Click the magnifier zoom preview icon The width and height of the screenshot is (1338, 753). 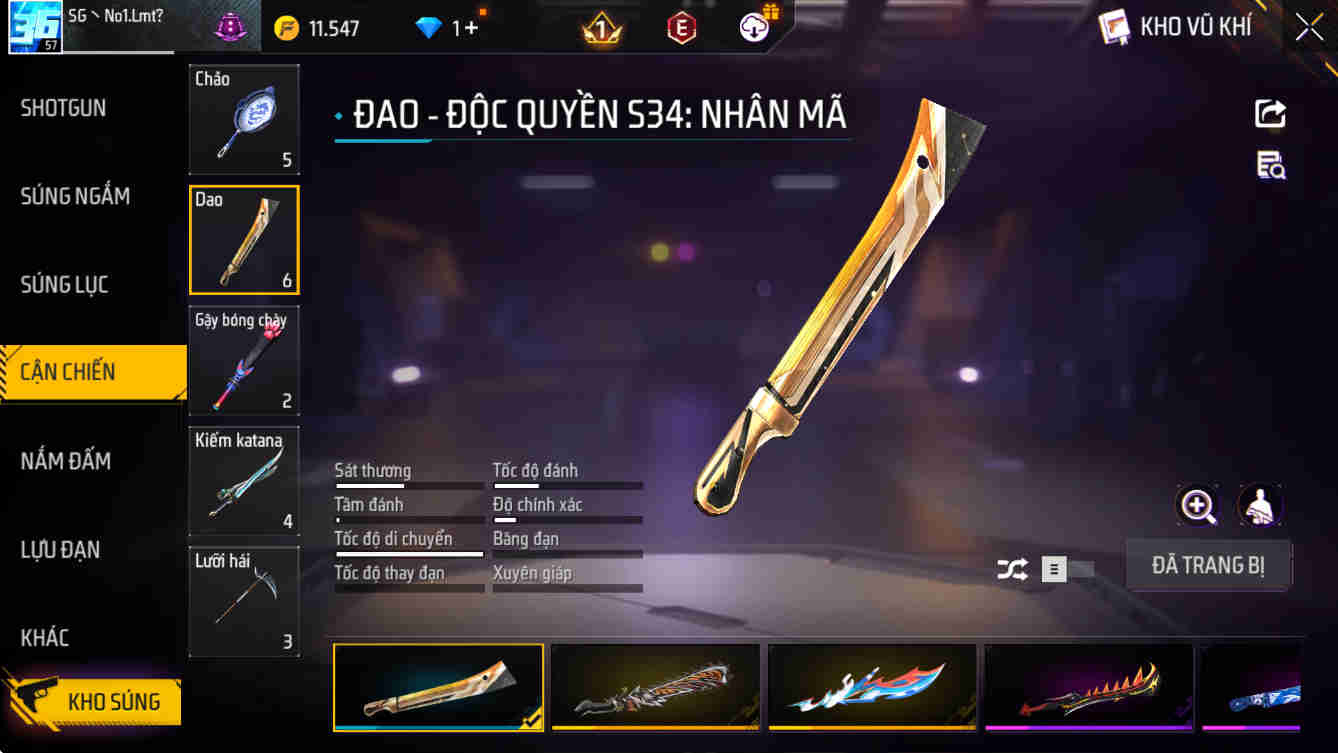pyautogui.click(x=1197, y=507)
